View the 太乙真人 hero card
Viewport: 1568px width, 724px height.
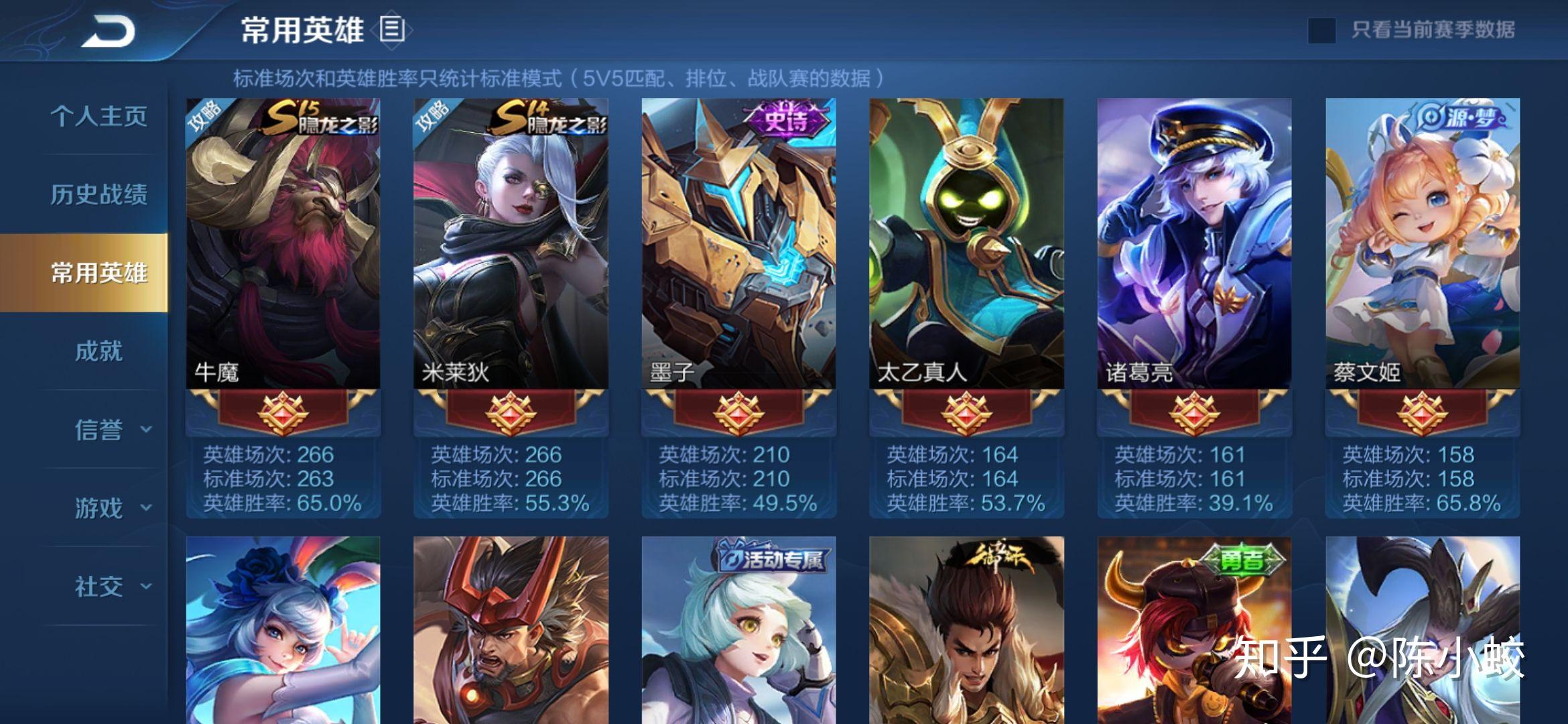(x=966, y=255)
